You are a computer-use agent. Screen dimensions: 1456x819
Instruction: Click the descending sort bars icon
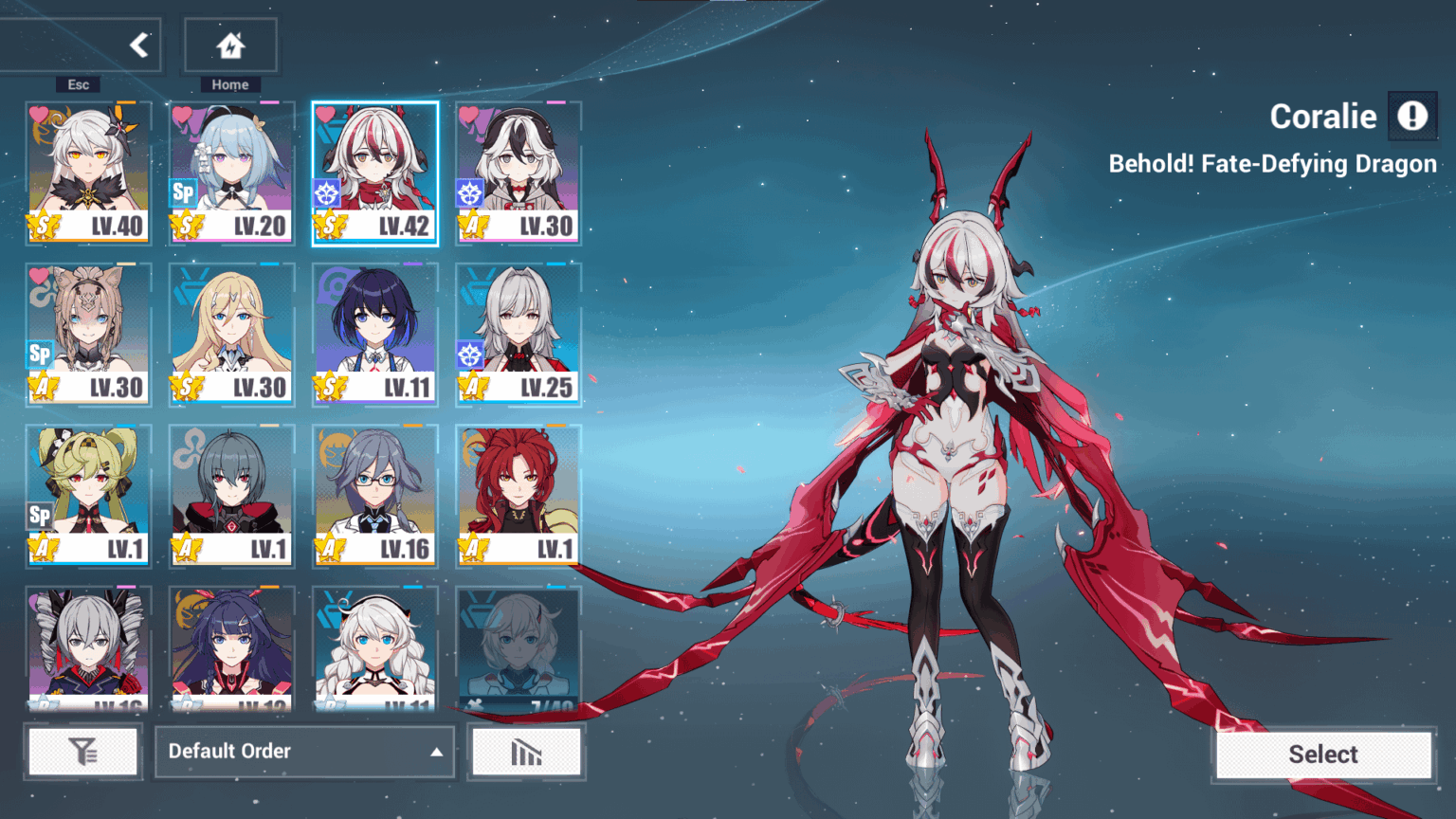point(526,751)
